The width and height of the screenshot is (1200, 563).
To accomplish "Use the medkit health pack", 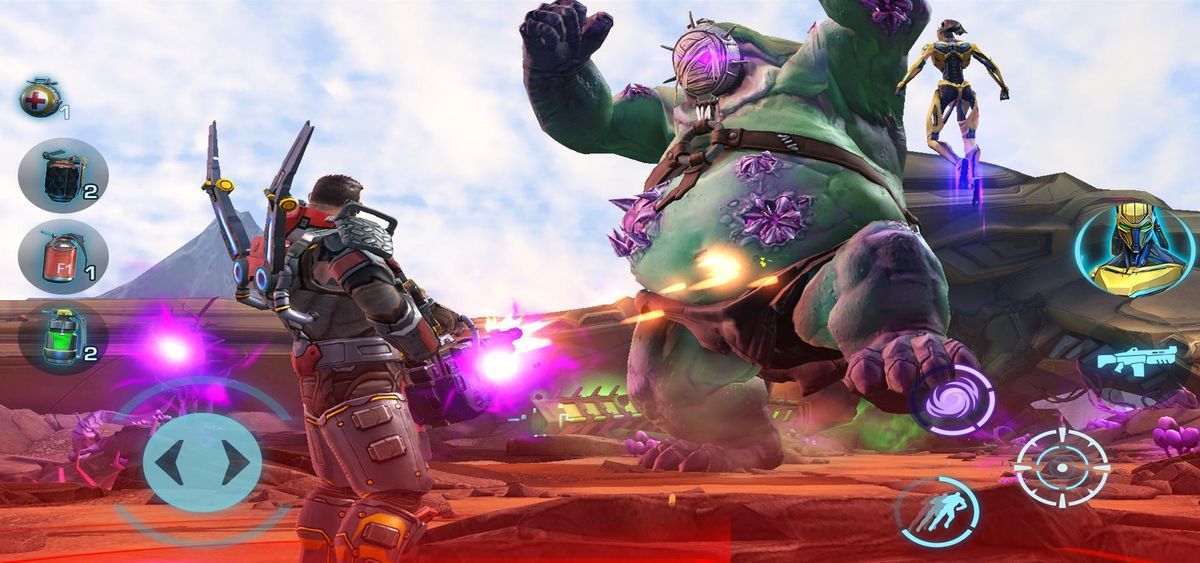I will (x=41, y=99).
